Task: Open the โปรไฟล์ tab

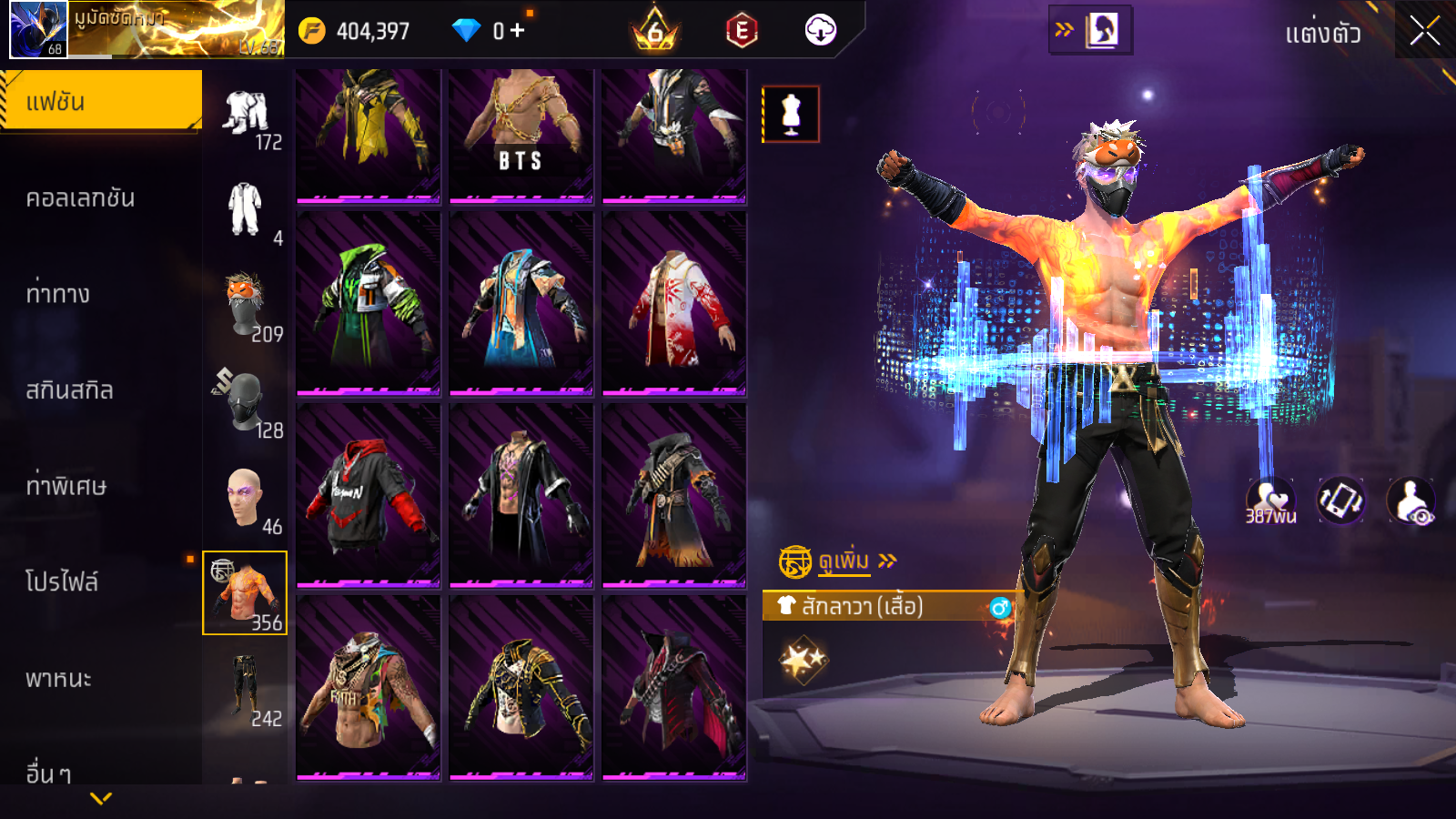Action: [x=62, y=582]
